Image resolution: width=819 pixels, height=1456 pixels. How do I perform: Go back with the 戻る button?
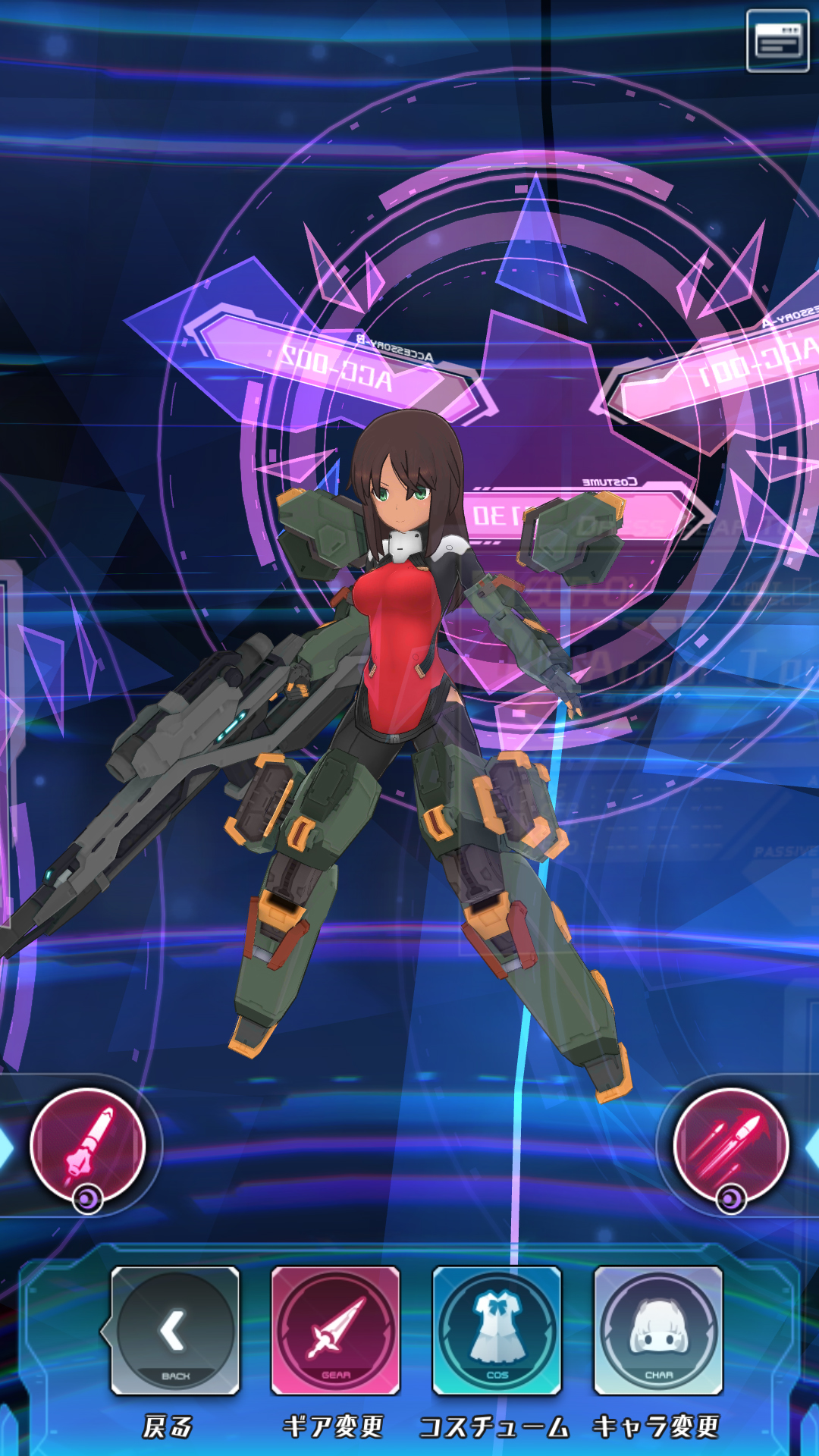click(x=175, y=1330)
